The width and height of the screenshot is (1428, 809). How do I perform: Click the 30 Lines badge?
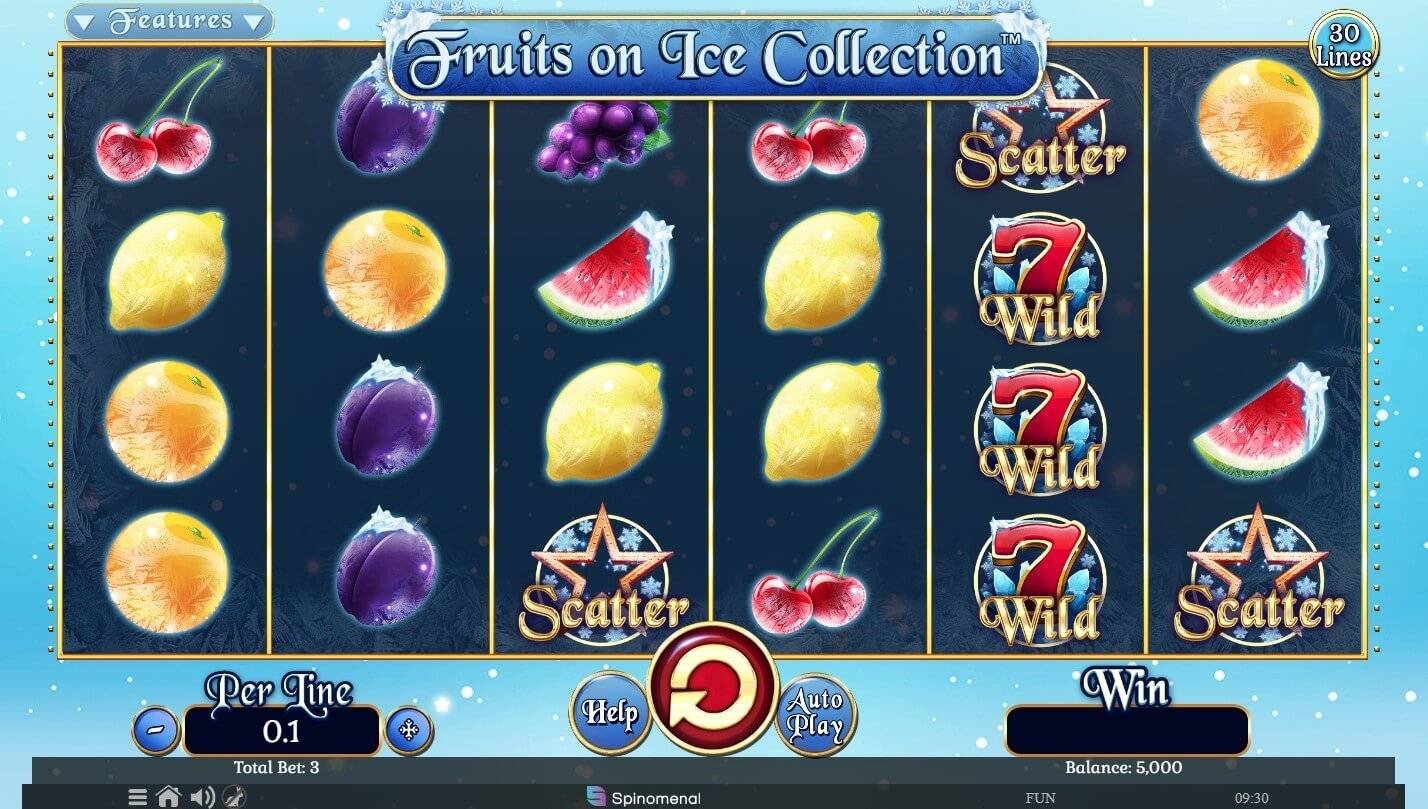(x=1344, y=46)
